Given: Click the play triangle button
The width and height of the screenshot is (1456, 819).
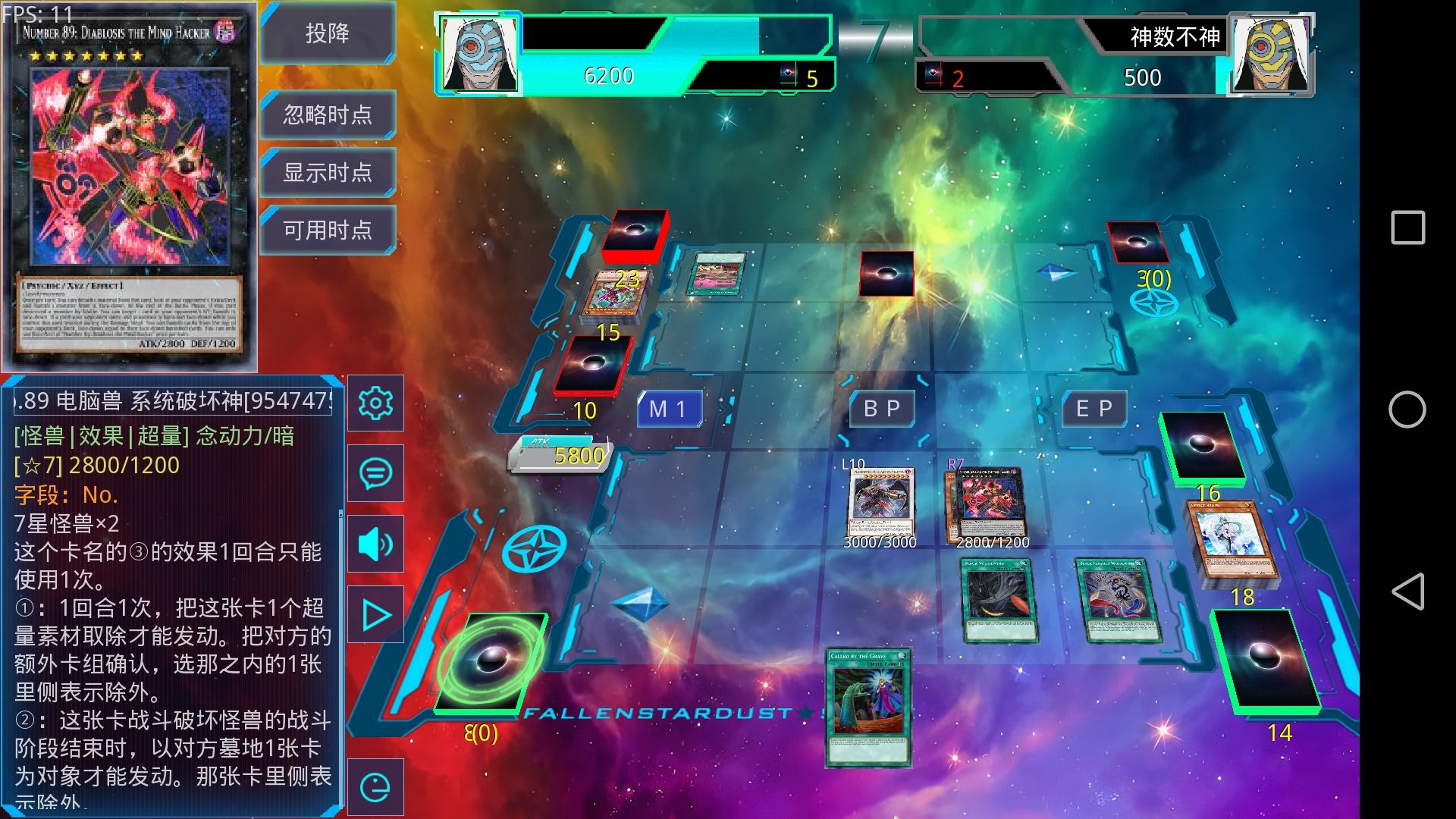Looking at the screenshot, I should [375, 614].
